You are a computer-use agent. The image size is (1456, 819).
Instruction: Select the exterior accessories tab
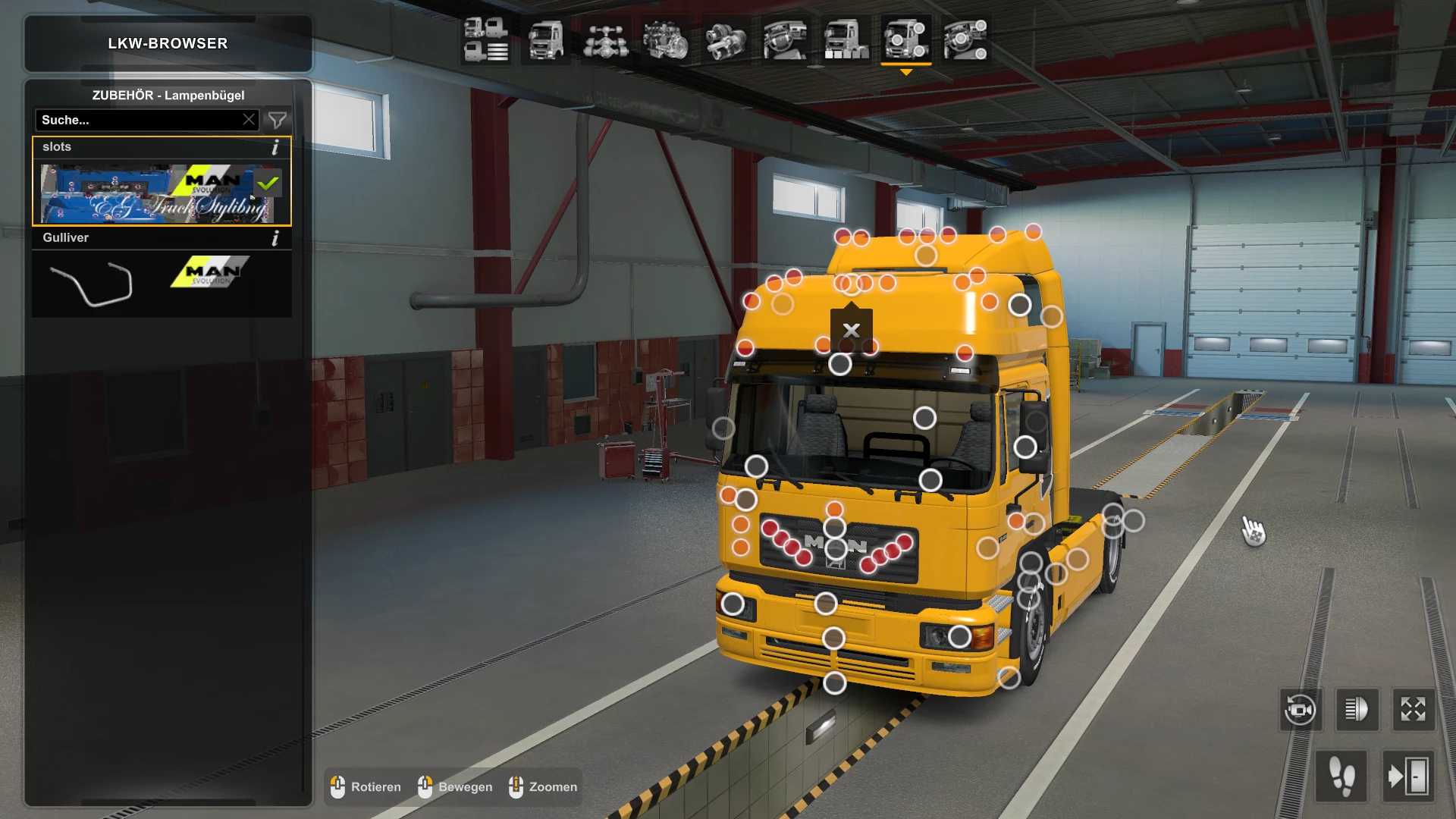tap(905, 39)
